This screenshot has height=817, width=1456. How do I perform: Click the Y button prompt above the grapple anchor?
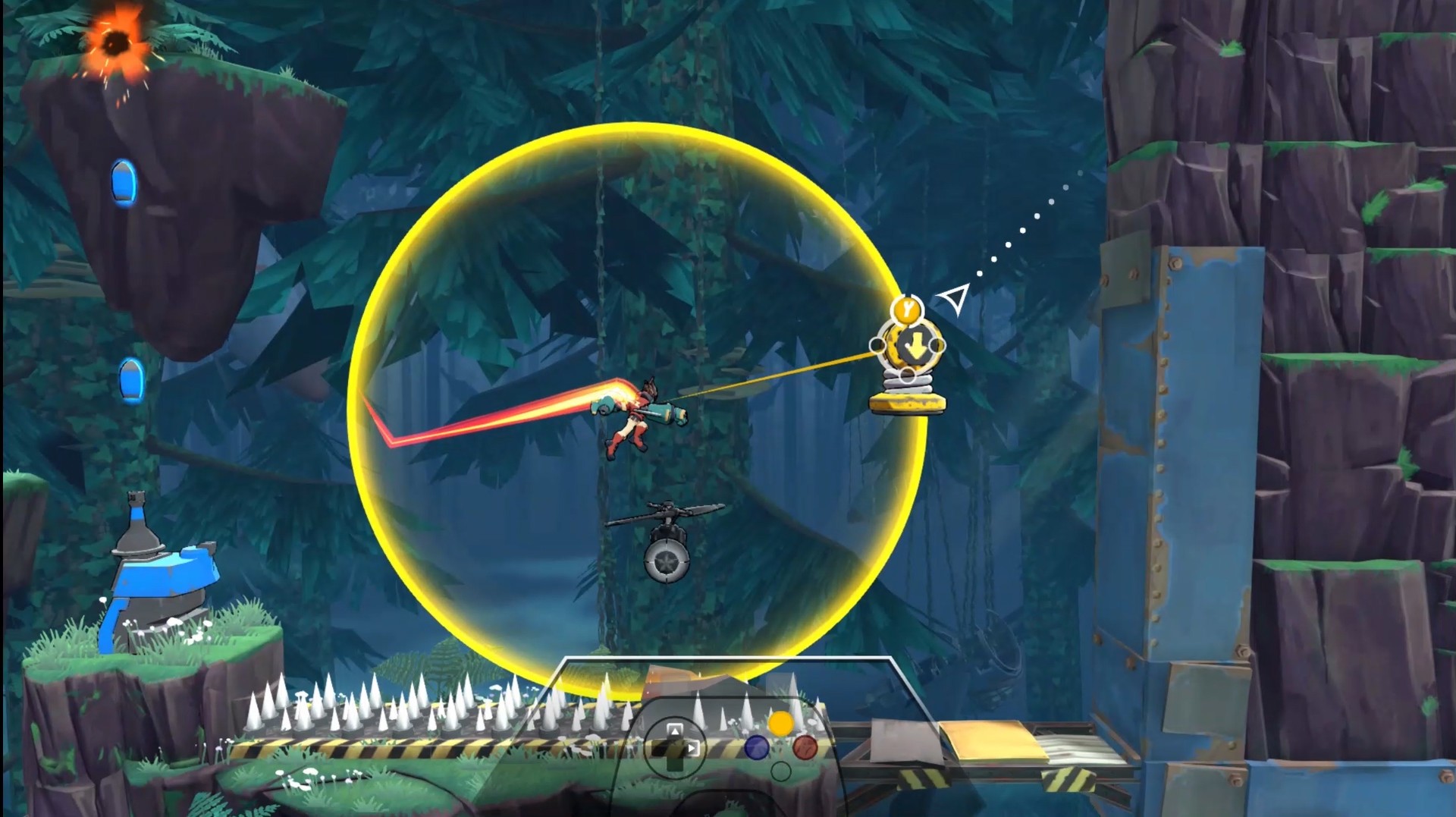click(907, 309)
